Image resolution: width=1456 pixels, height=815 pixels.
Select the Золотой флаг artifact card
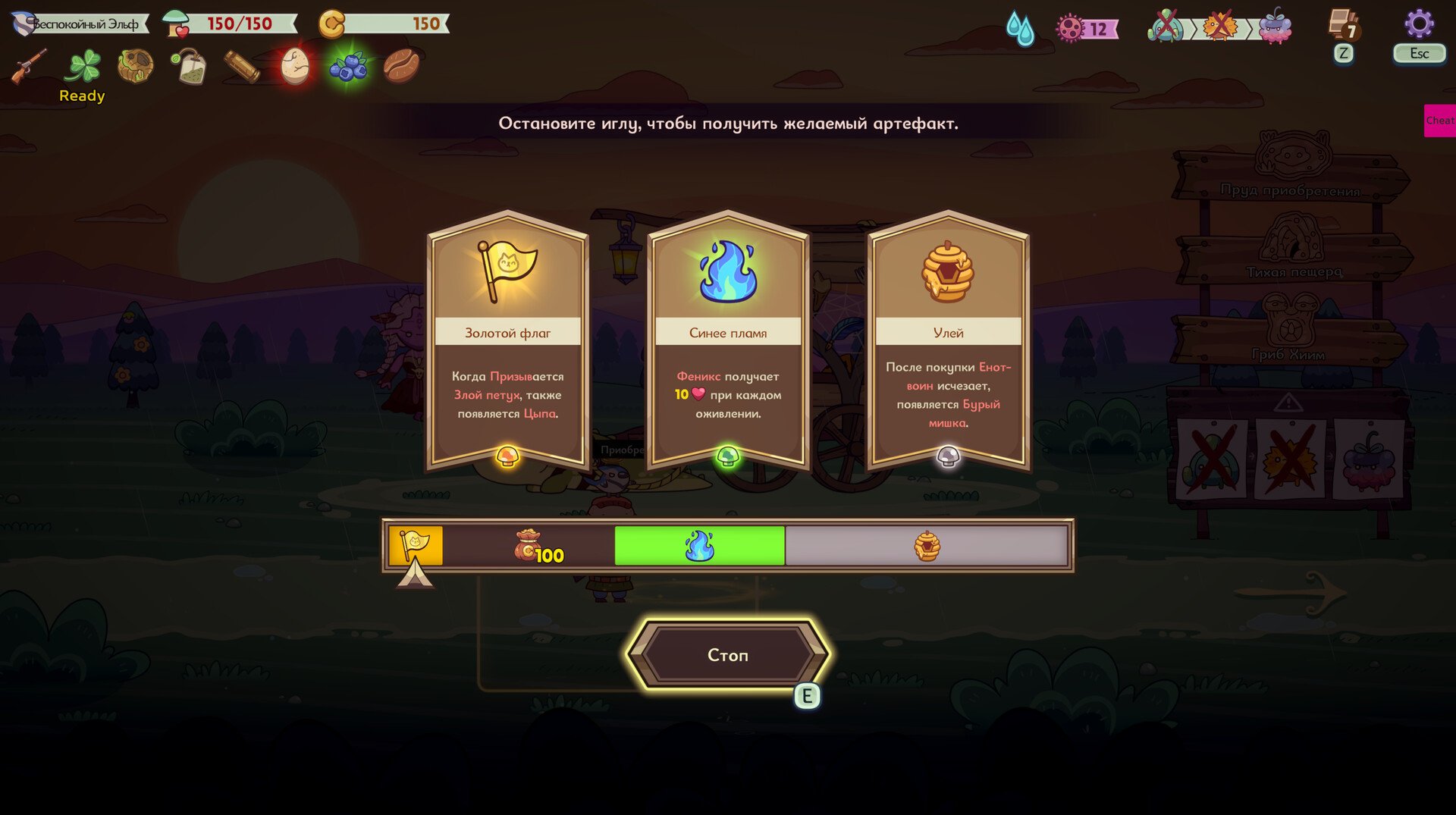click(x=507, y=341)
